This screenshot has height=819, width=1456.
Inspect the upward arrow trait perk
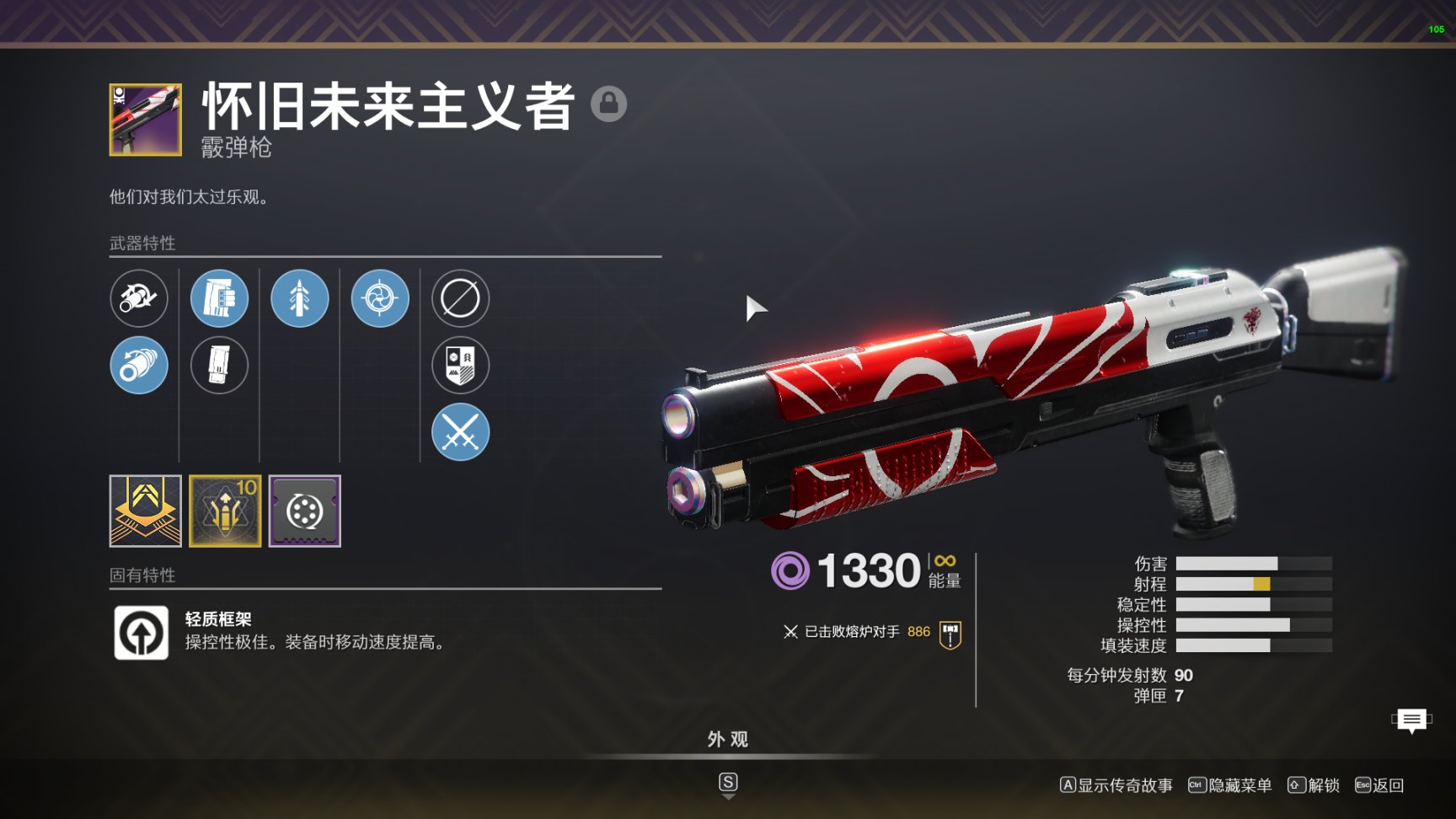[299, 298]
